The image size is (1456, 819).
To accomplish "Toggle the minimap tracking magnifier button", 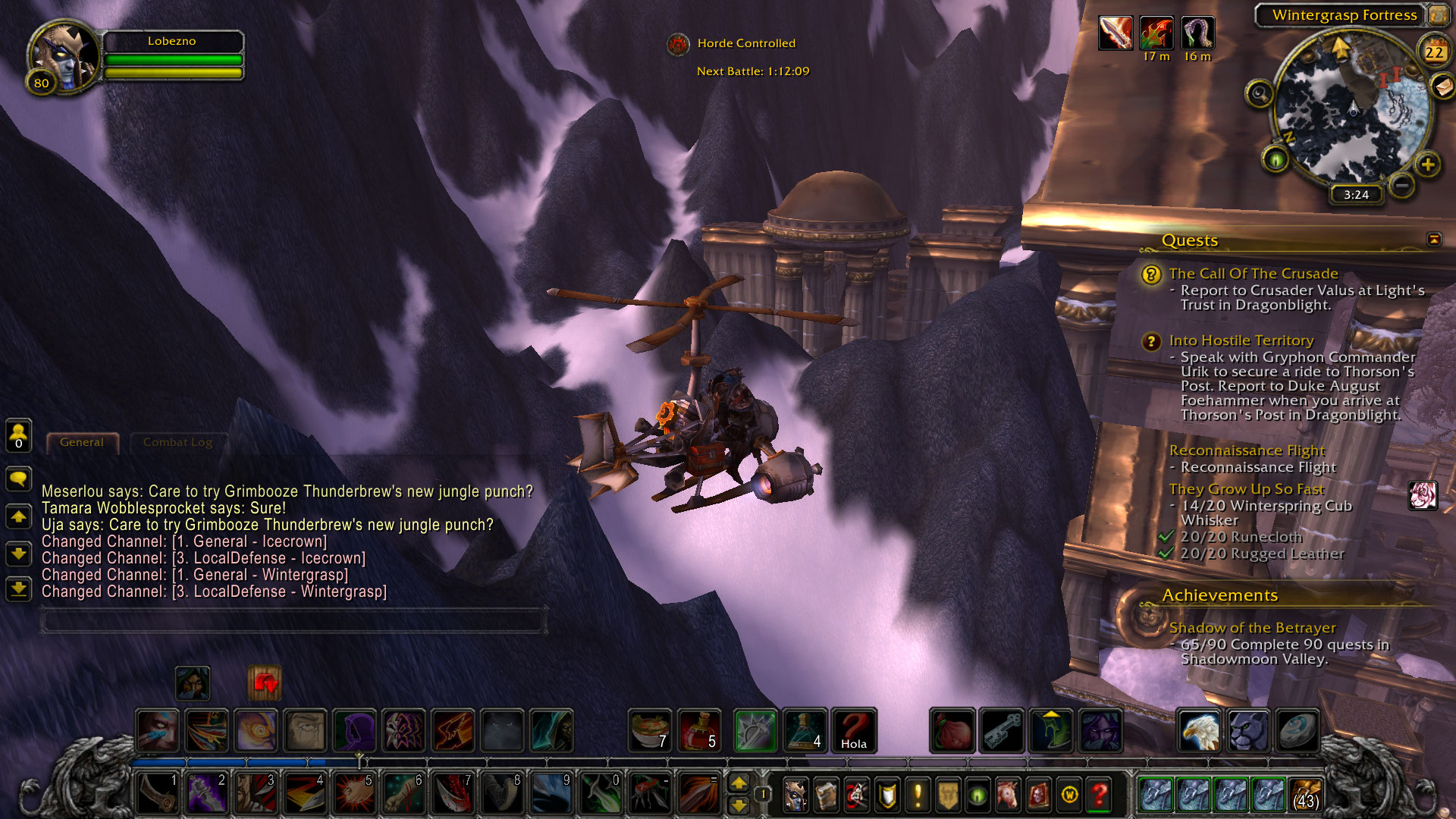I will click(x=1260, y=94).
